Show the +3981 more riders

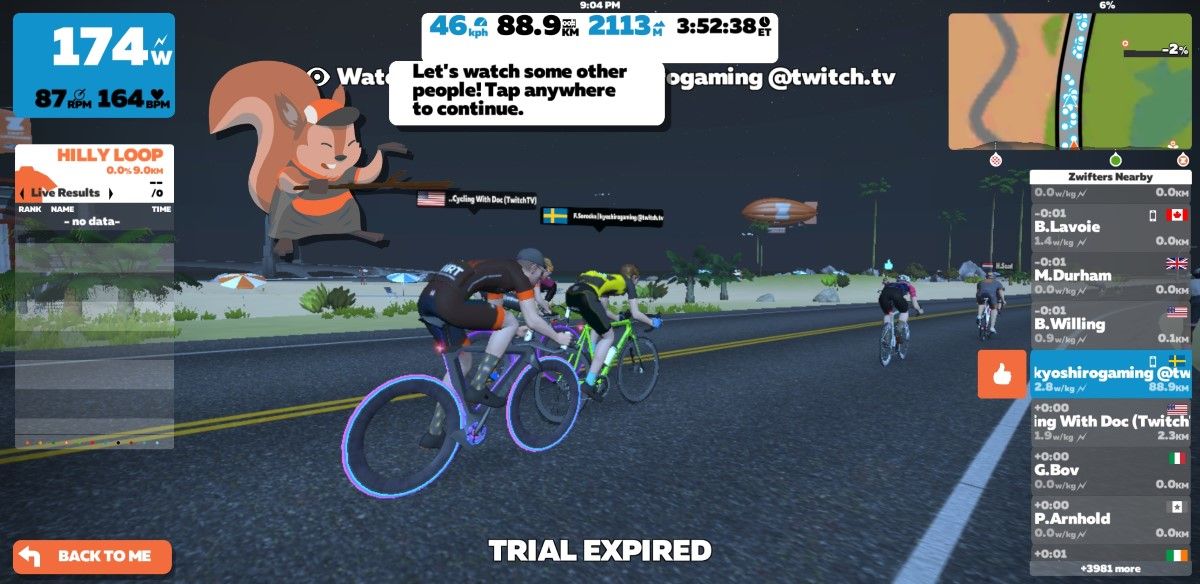tap(1110, 569)
